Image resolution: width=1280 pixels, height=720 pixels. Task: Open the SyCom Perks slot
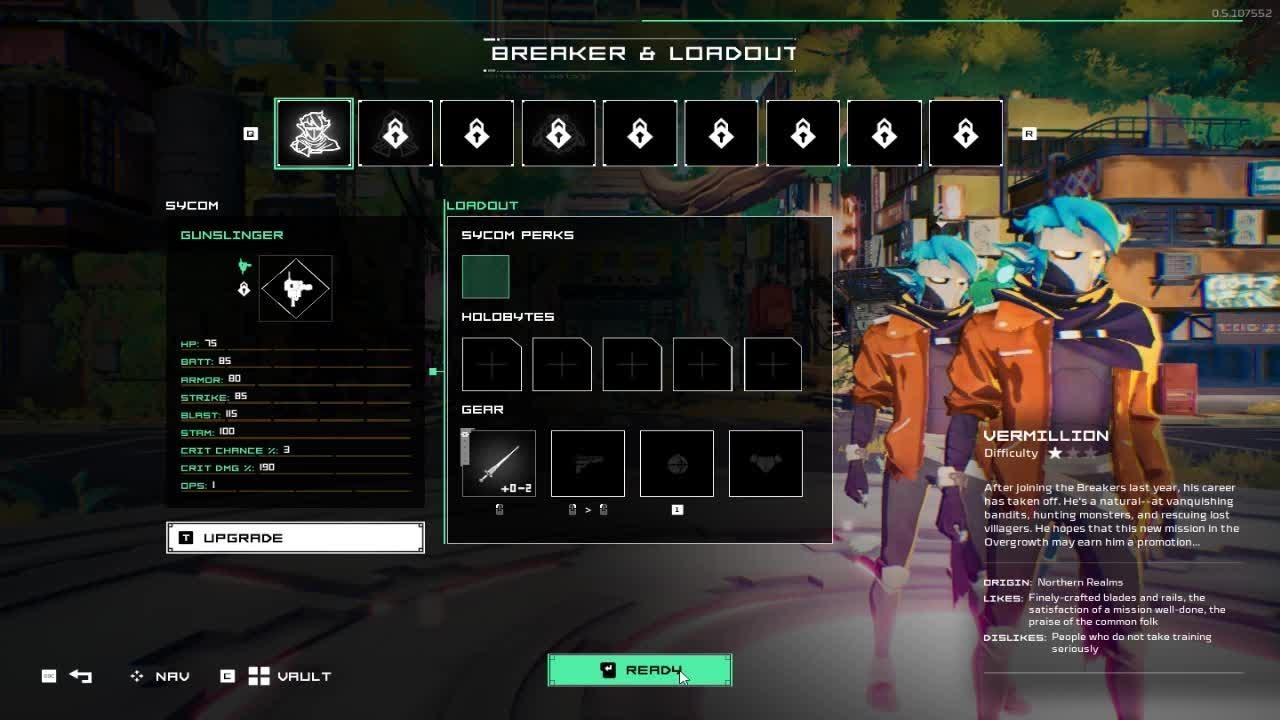[485, 277]
